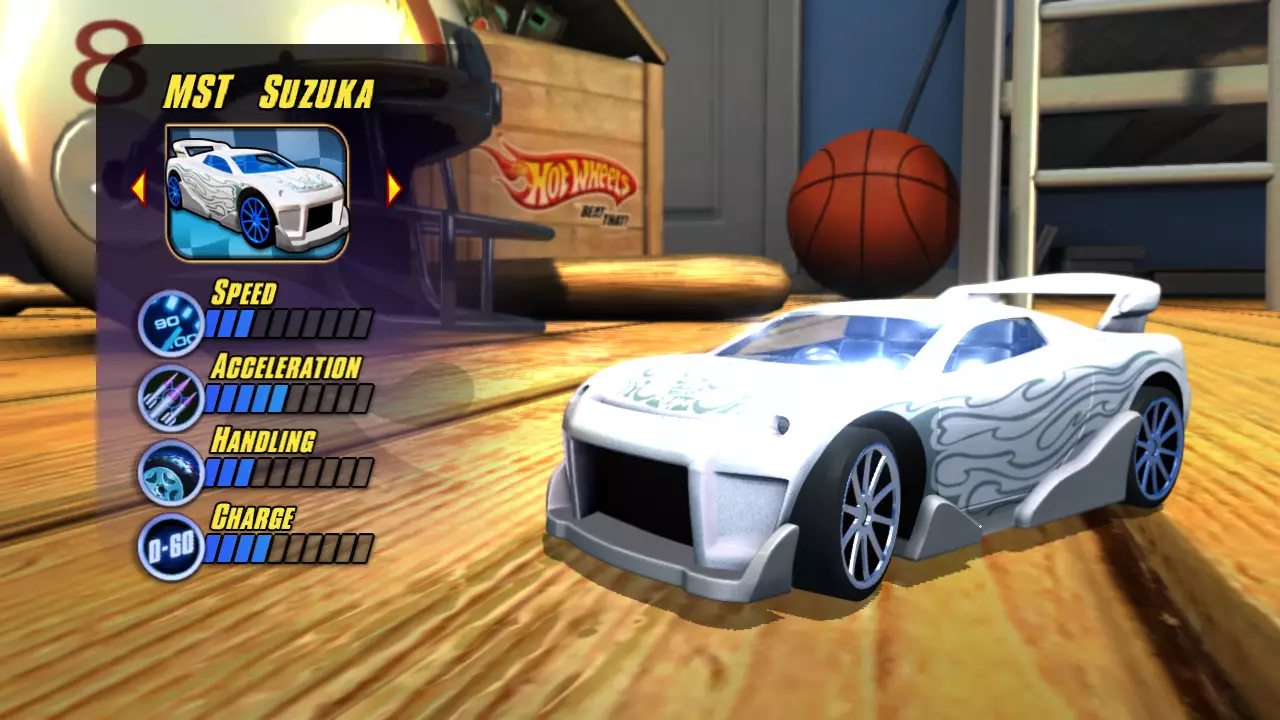The width and height of the screenshot is (1280, 720).
Task: Click the tire tread icon next to Handling
Action: (168, 470)
